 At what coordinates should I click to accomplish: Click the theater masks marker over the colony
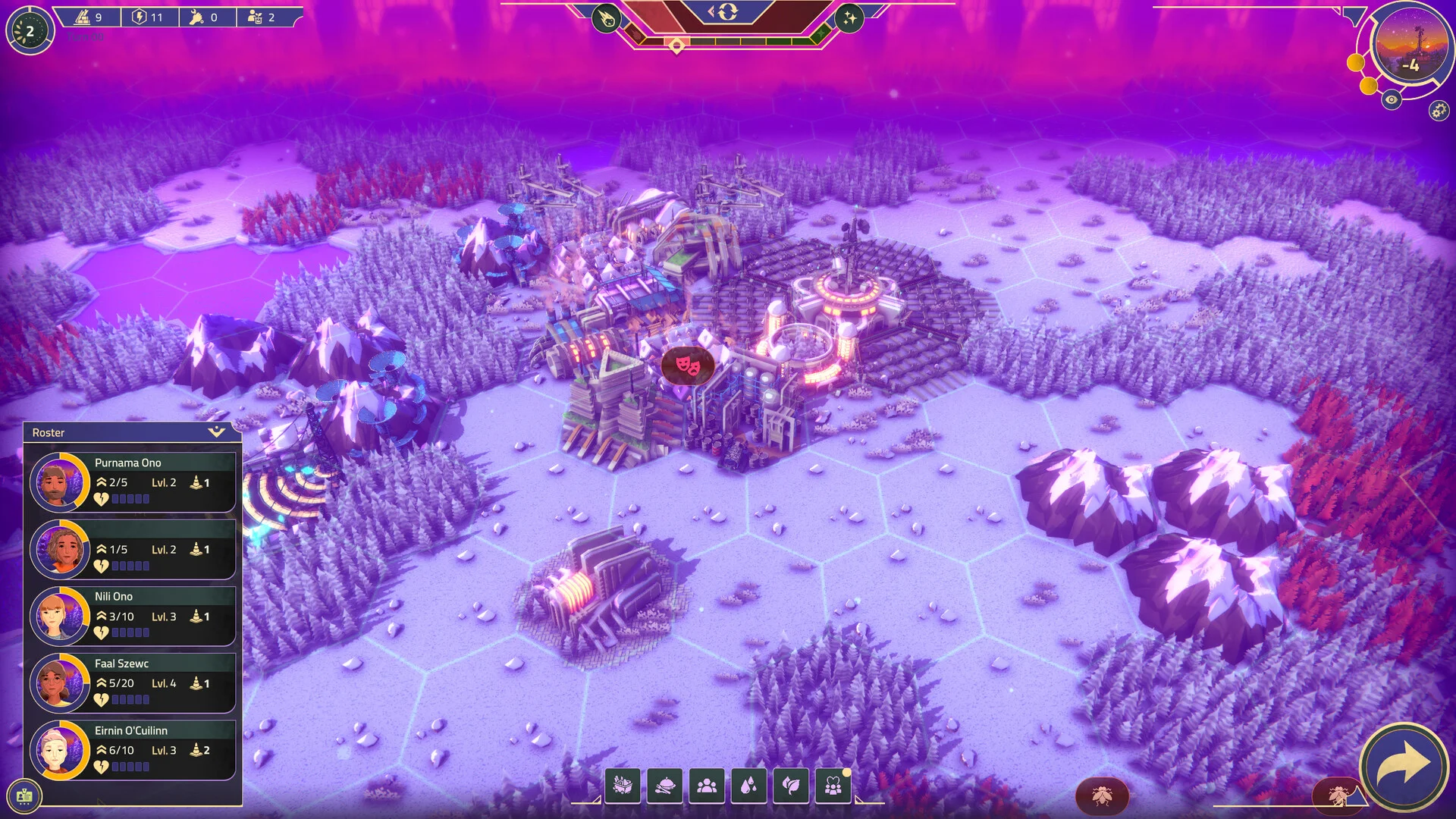688,366
